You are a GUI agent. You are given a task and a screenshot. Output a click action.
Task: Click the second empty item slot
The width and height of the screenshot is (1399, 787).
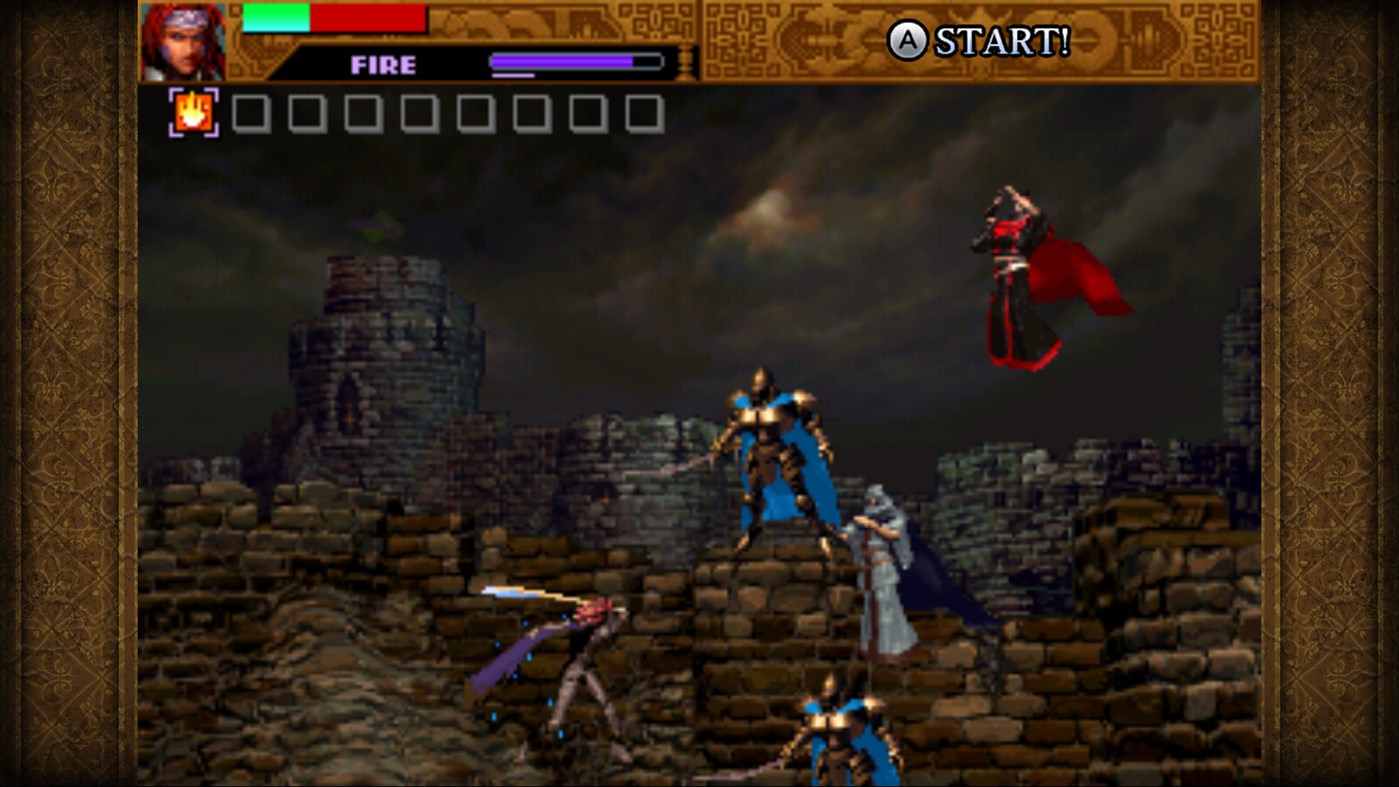point(308,112)
